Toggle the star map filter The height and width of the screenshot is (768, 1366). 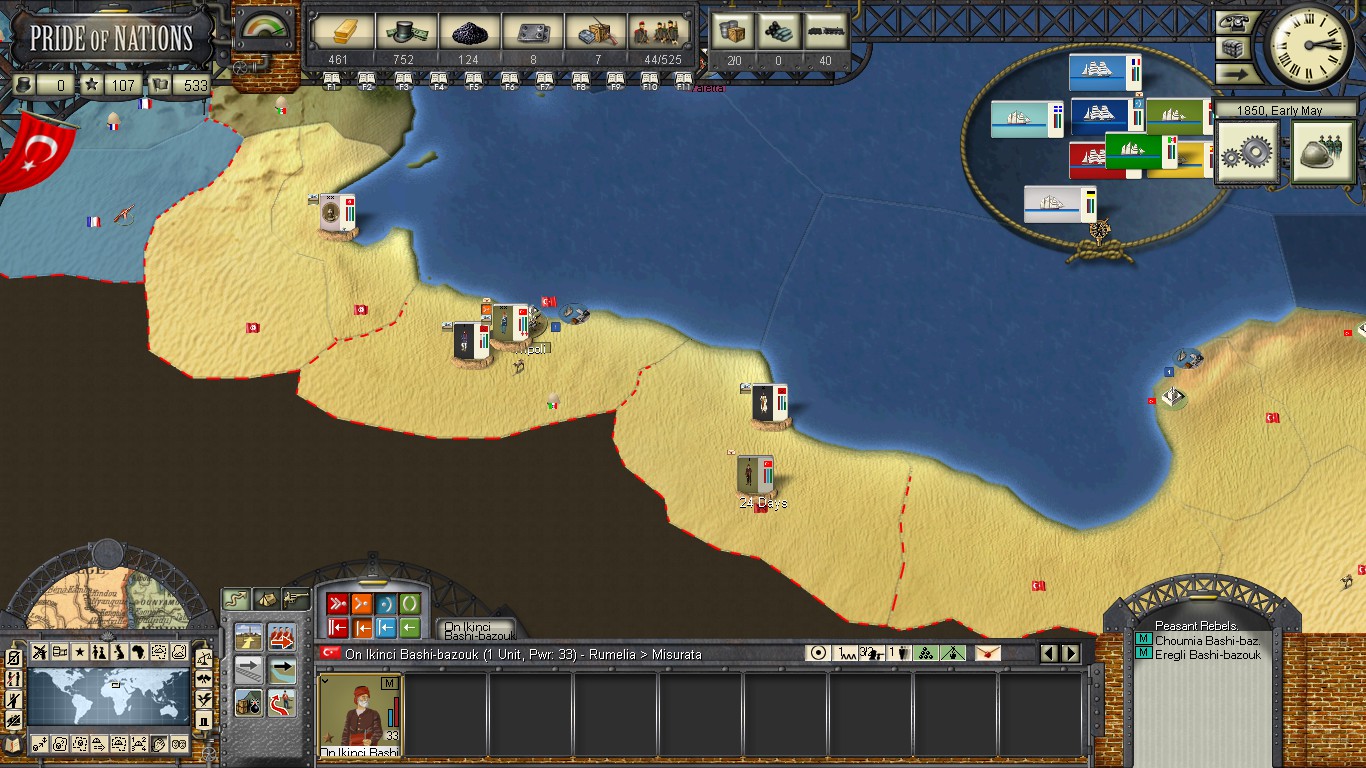pos(80,653)
